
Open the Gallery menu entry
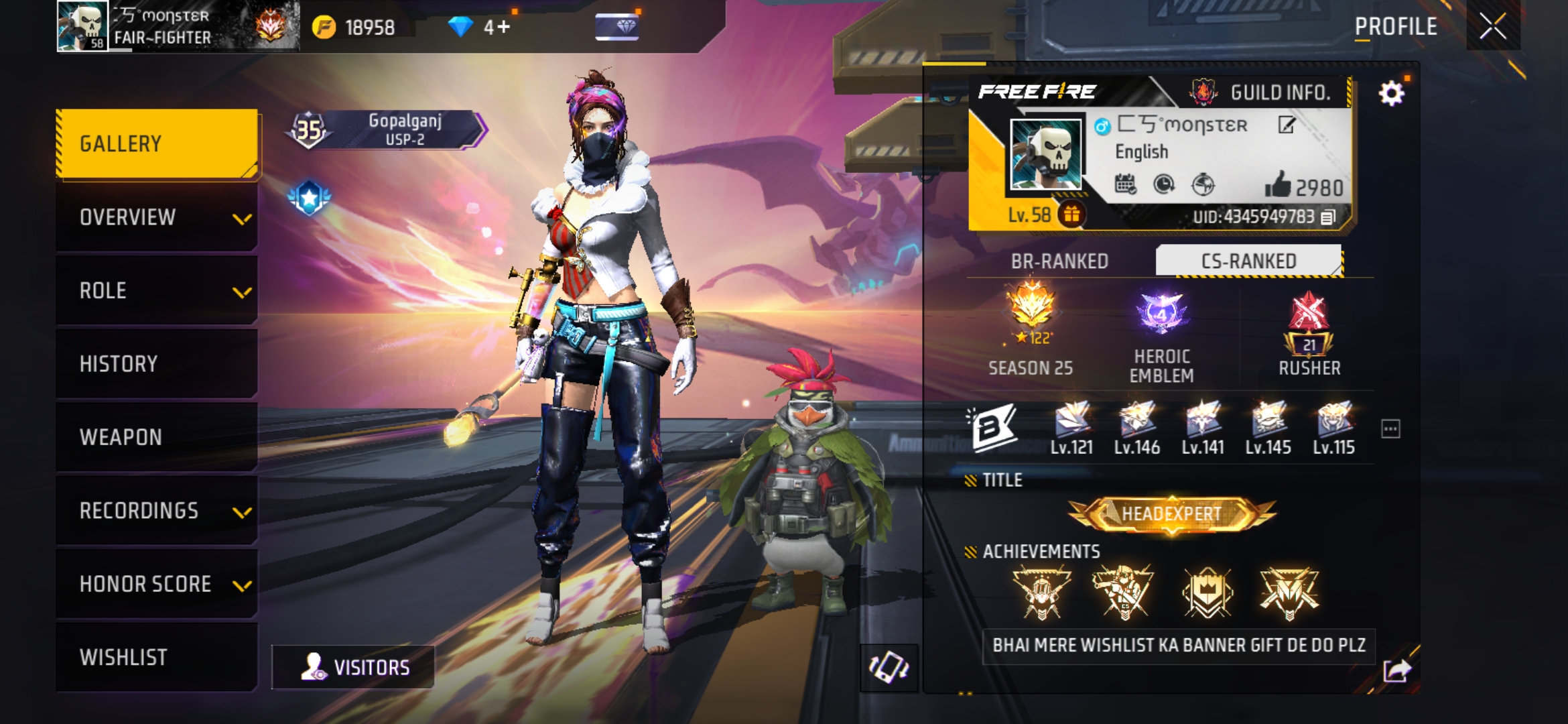(x=157, y=143)
